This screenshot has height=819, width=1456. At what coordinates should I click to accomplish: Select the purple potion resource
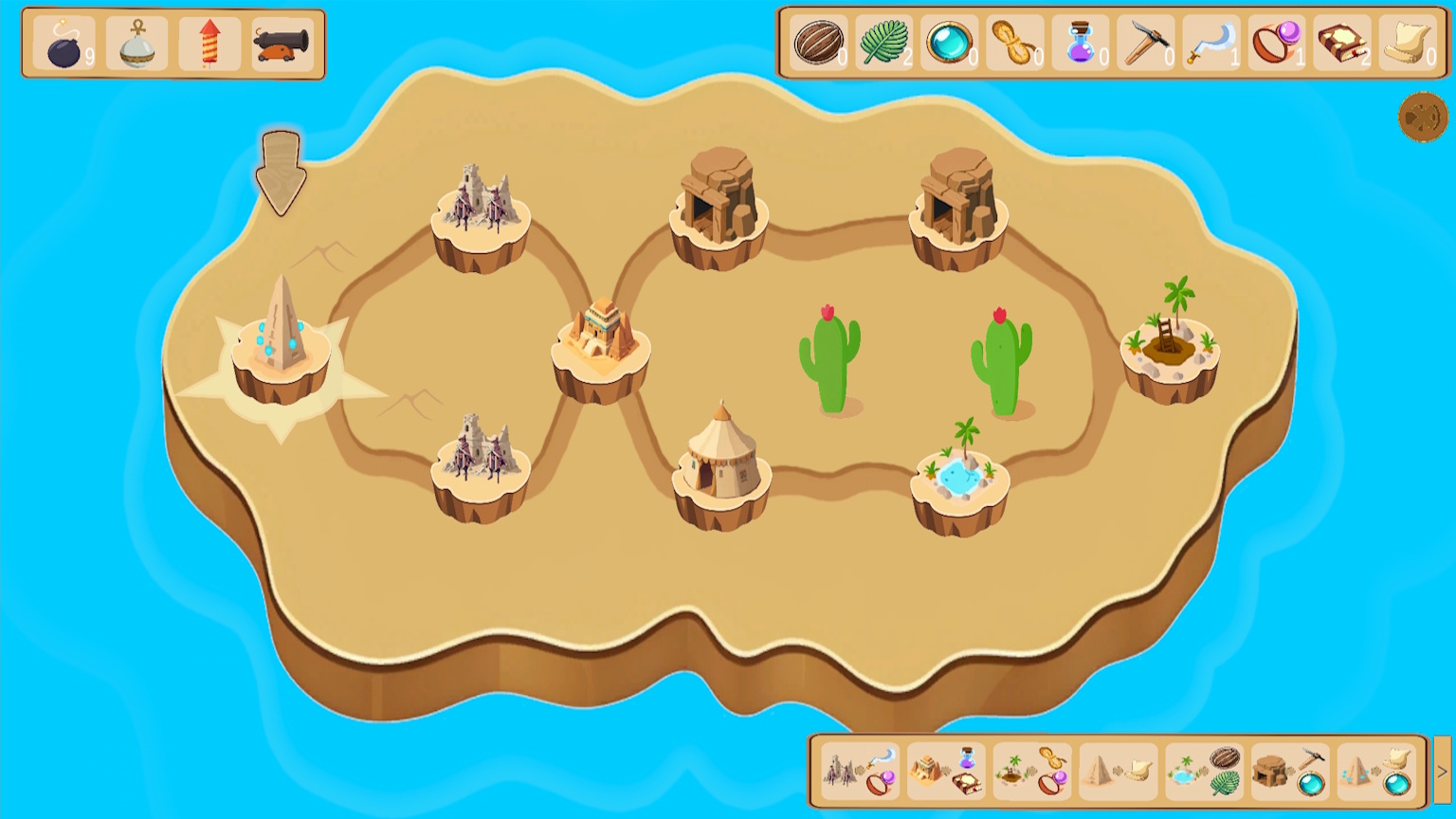coord(1081,42)
